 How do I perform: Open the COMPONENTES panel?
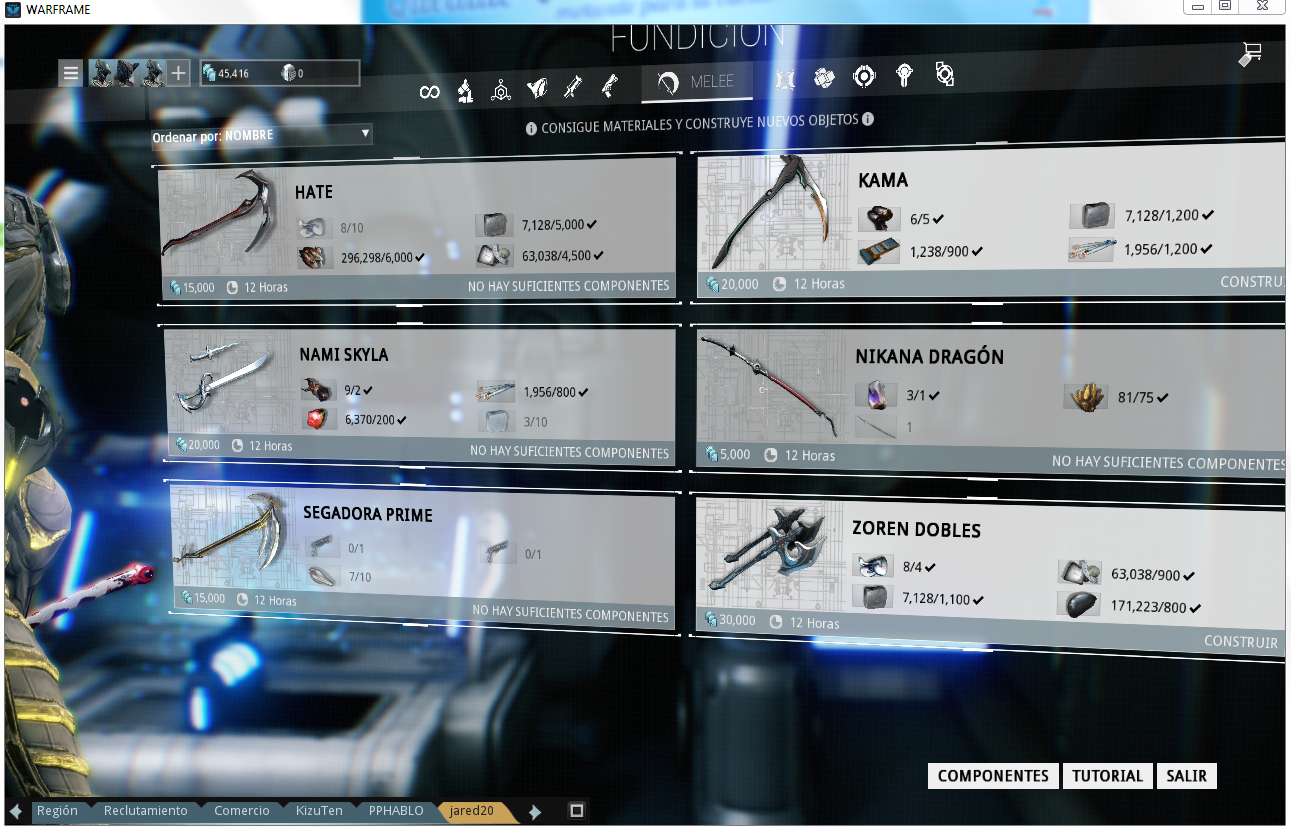point(993,776)
